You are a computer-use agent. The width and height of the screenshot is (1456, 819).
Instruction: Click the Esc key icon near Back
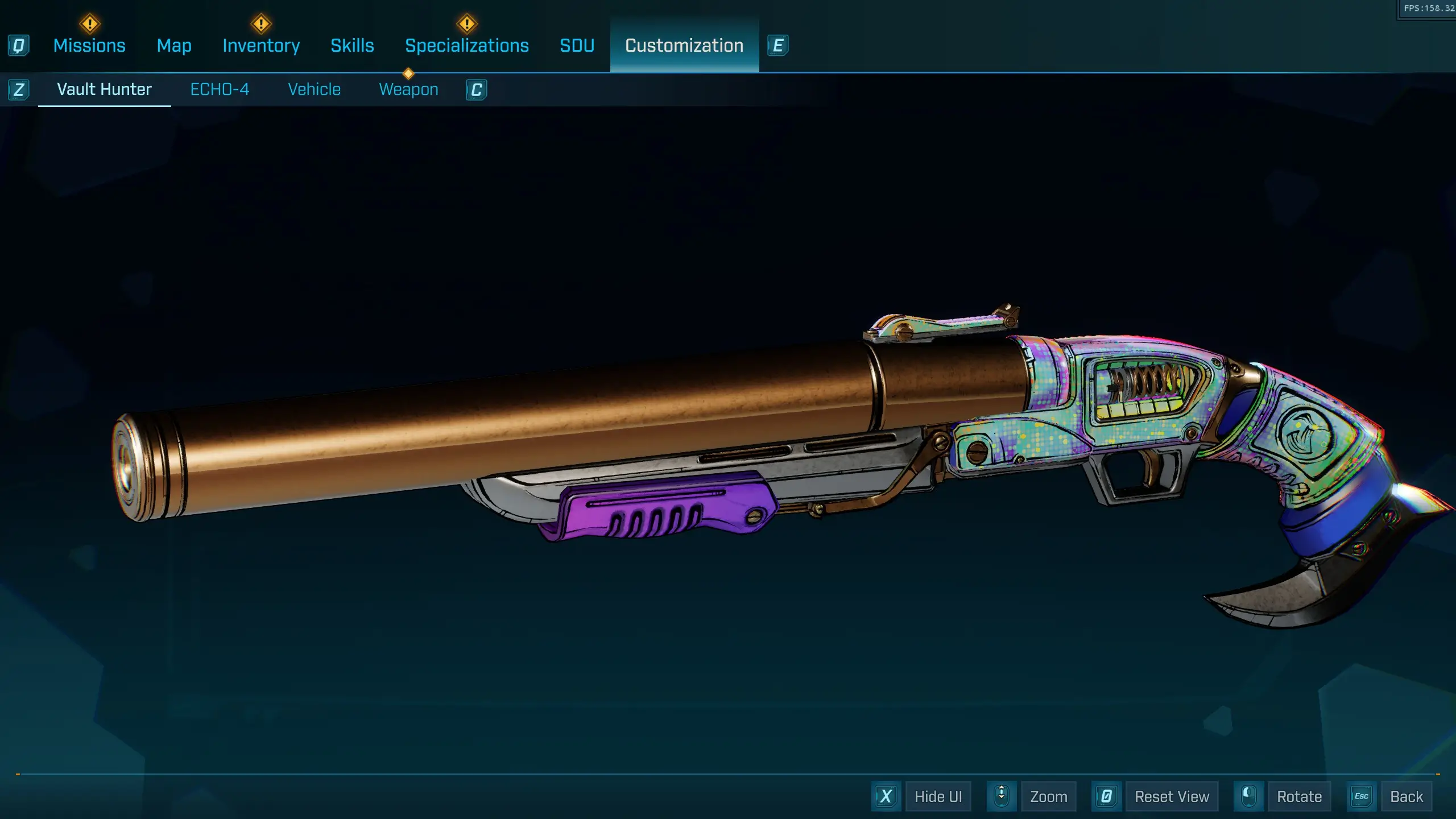tap(1361, 796)
